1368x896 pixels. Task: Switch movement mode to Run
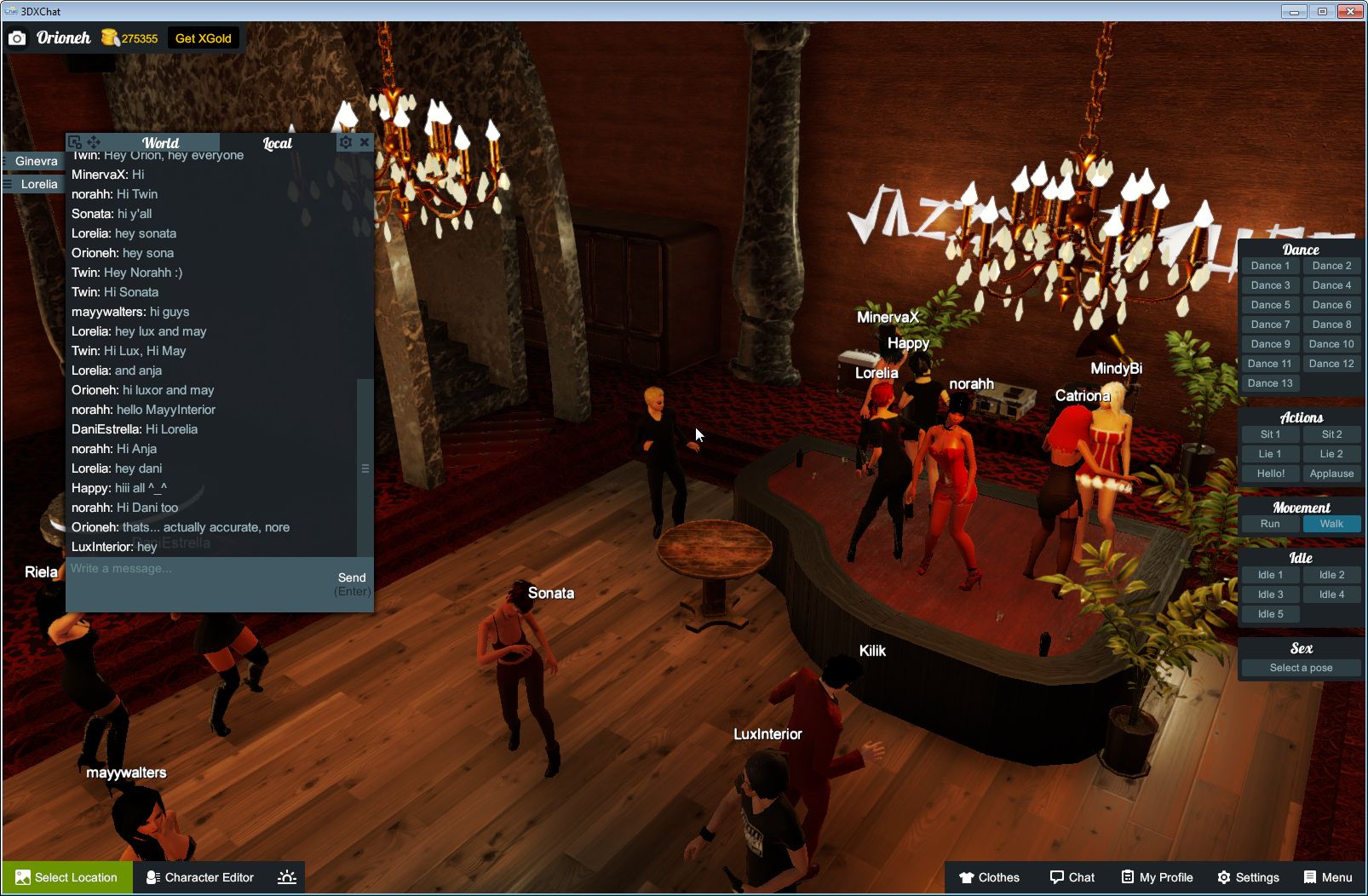coord(1270,524)
